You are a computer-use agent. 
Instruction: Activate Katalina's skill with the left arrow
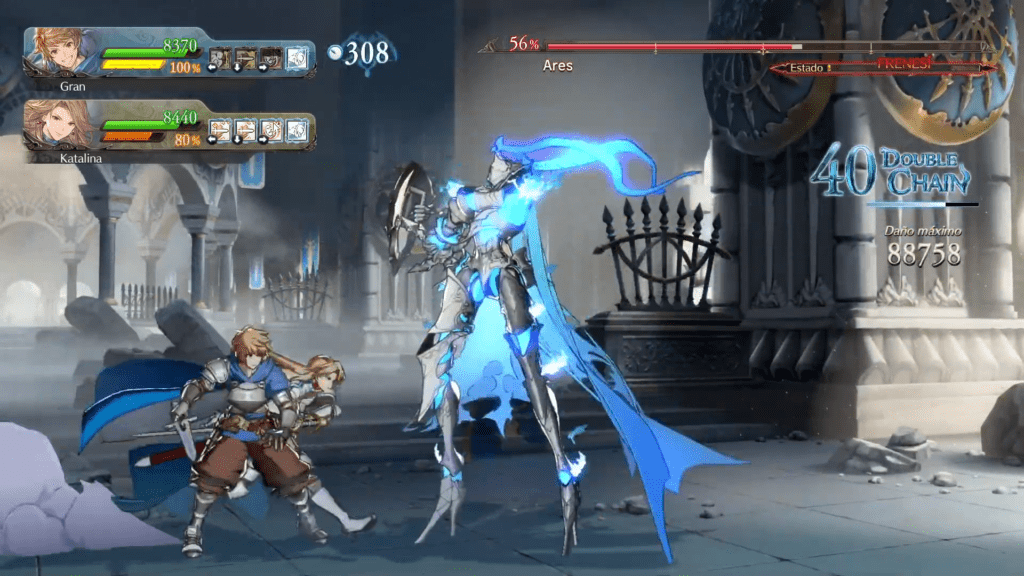pos(220,130)
